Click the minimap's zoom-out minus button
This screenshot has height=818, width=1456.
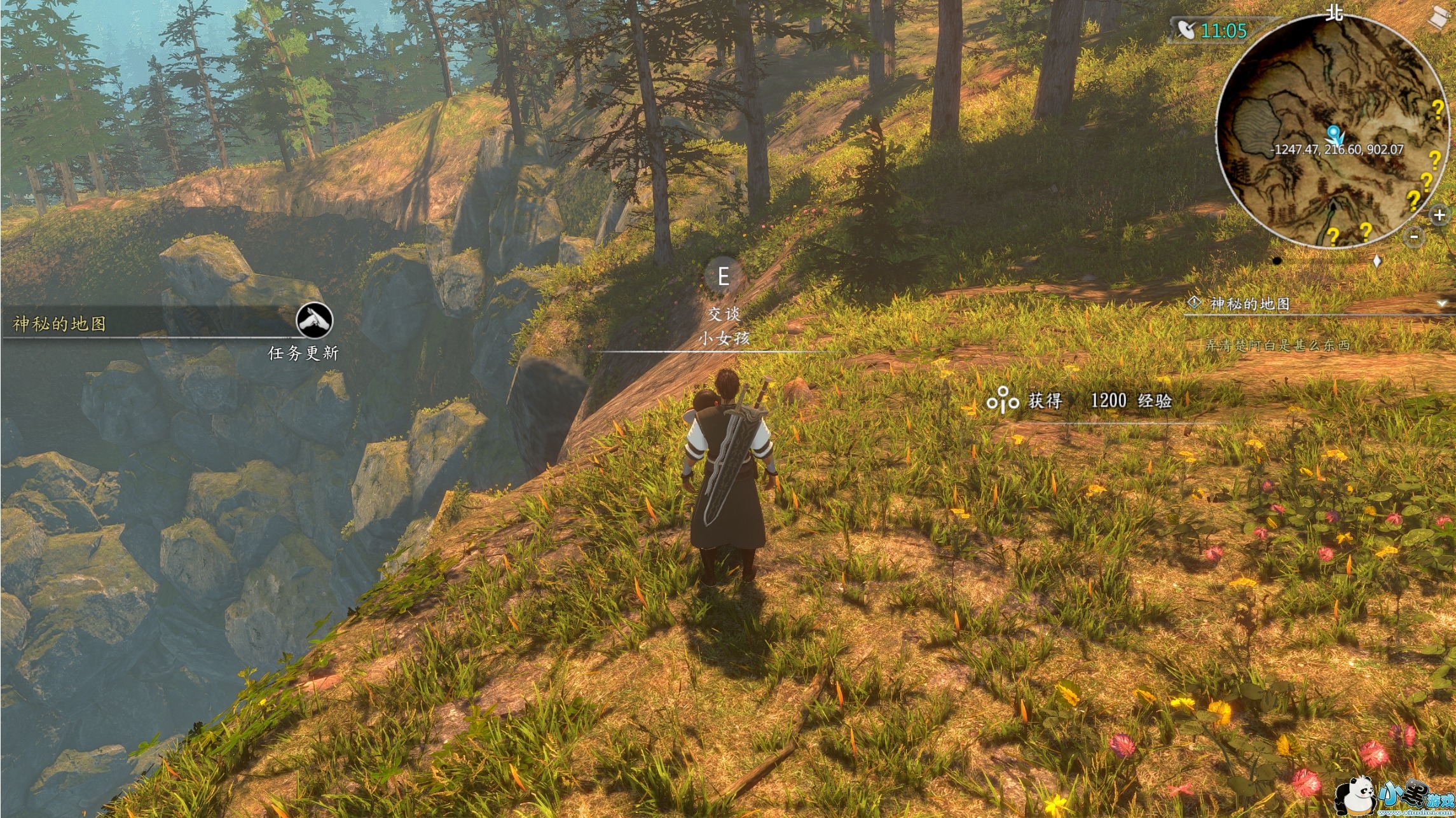[x=1414, y=237]
